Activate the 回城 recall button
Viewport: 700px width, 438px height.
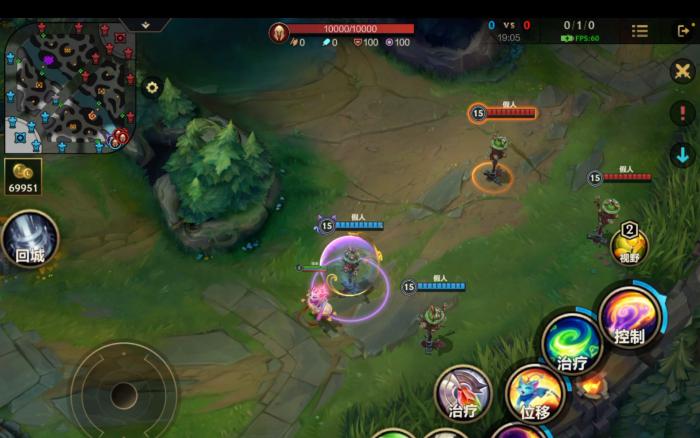pyautogui.click(x=29, y=239)
